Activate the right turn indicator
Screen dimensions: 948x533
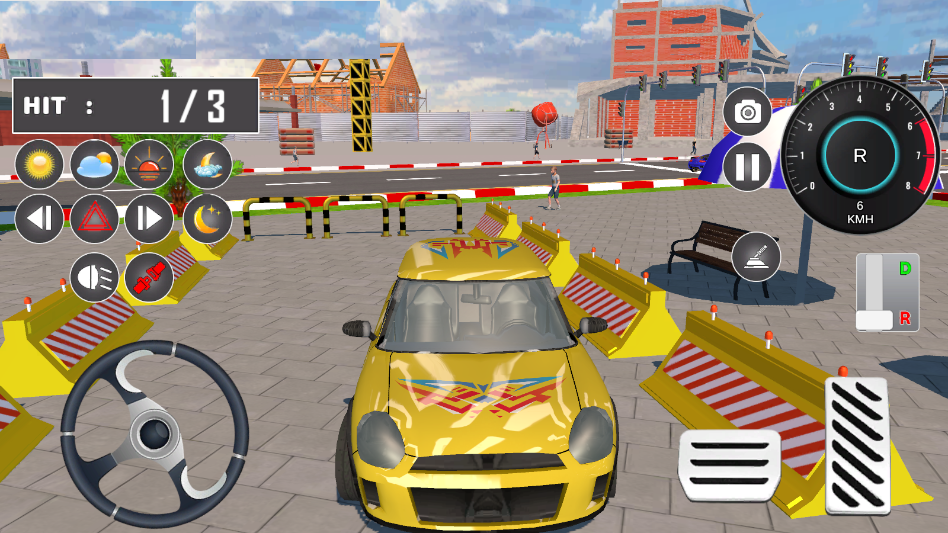coord(149,219)
